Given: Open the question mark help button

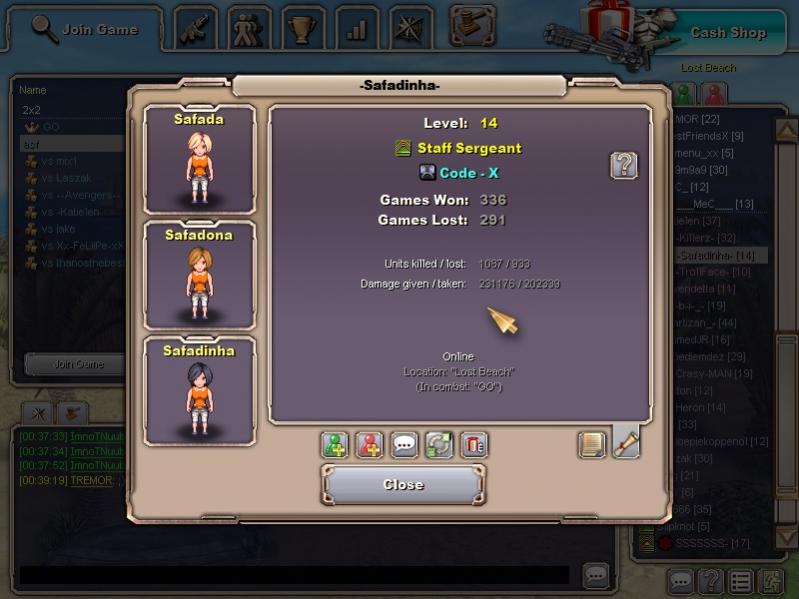Looking at the screenshot, I should pos(624,166).
